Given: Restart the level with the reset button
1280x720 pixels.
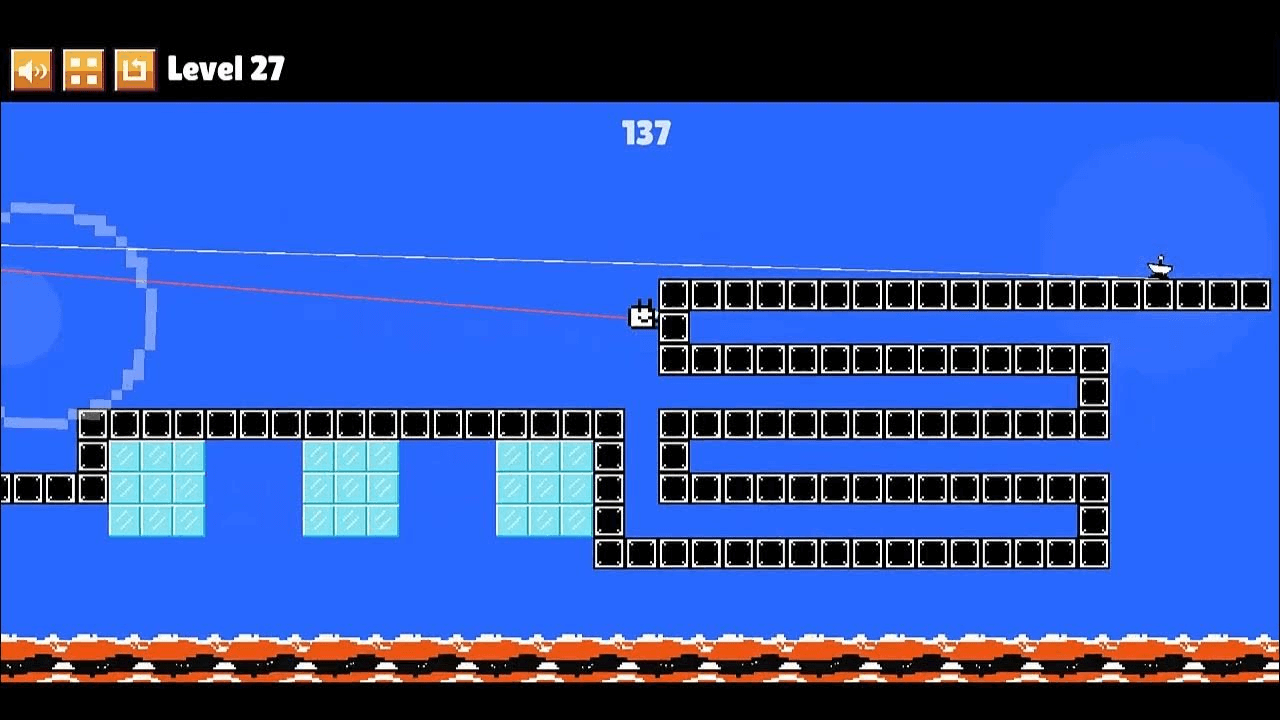Looking at the screenshot, I should [135, 70].
